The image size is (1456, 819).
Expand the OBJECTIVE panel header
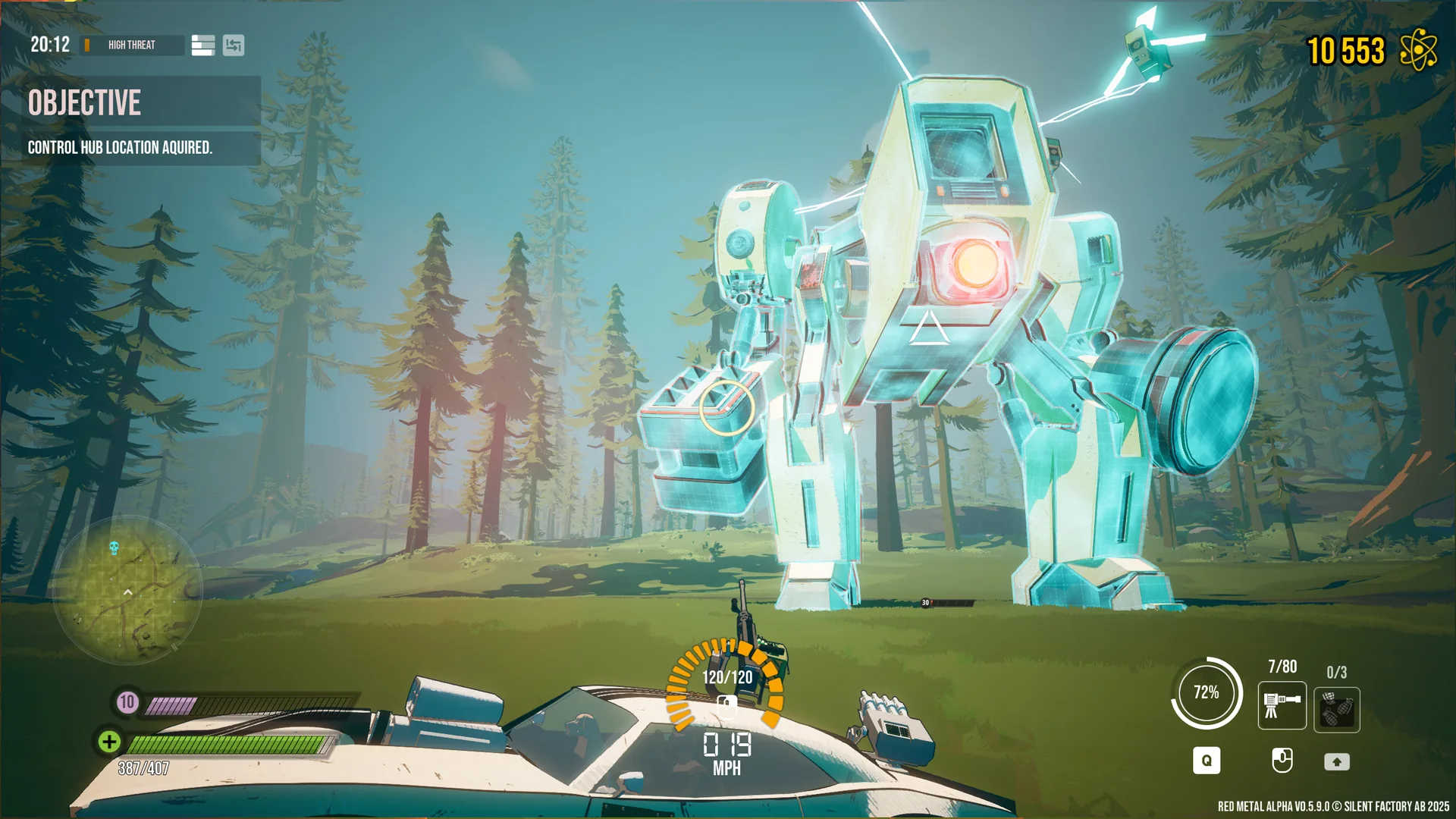coord(85,104)
